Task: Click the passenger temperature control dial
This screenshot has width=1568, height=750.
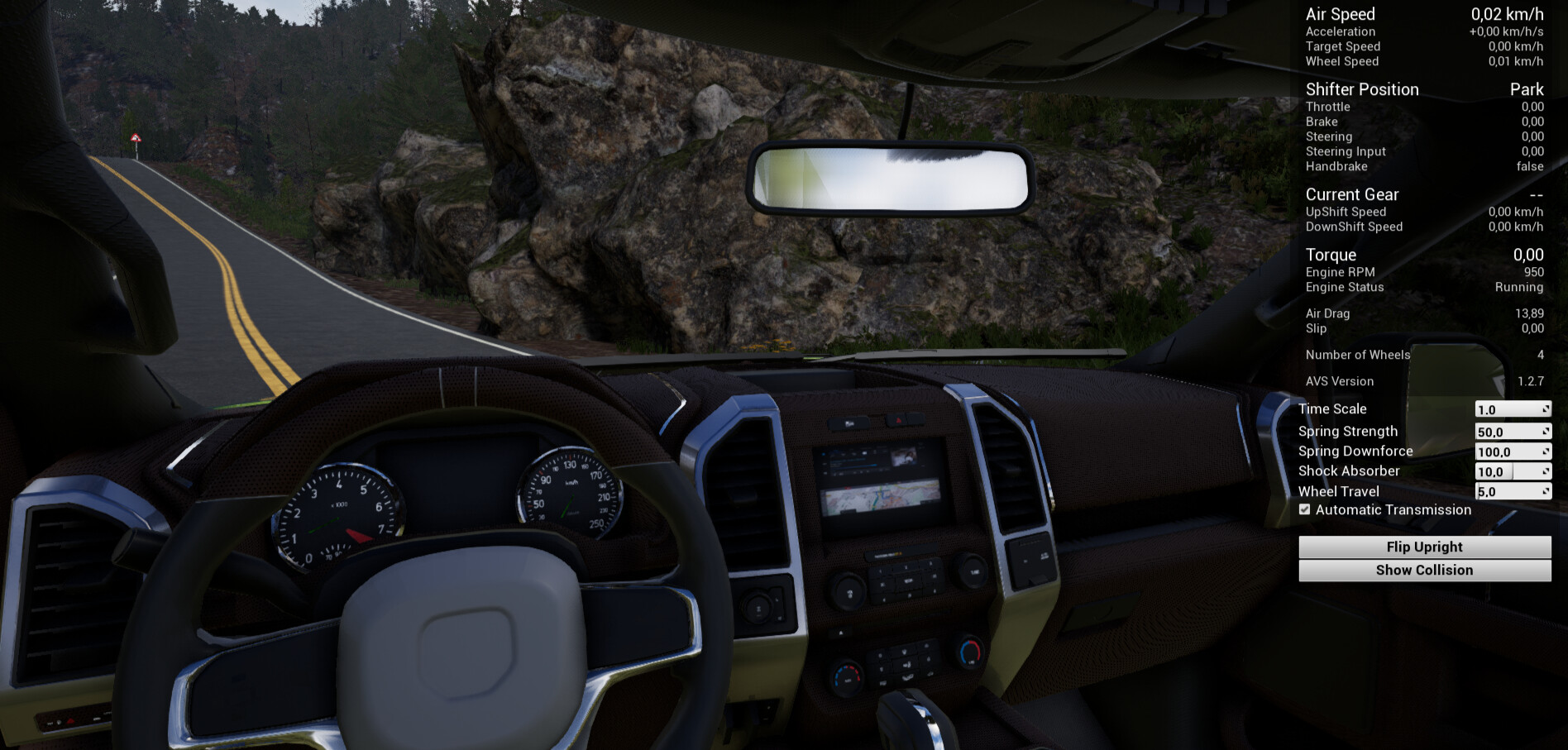Action: [x=970, y=653]
